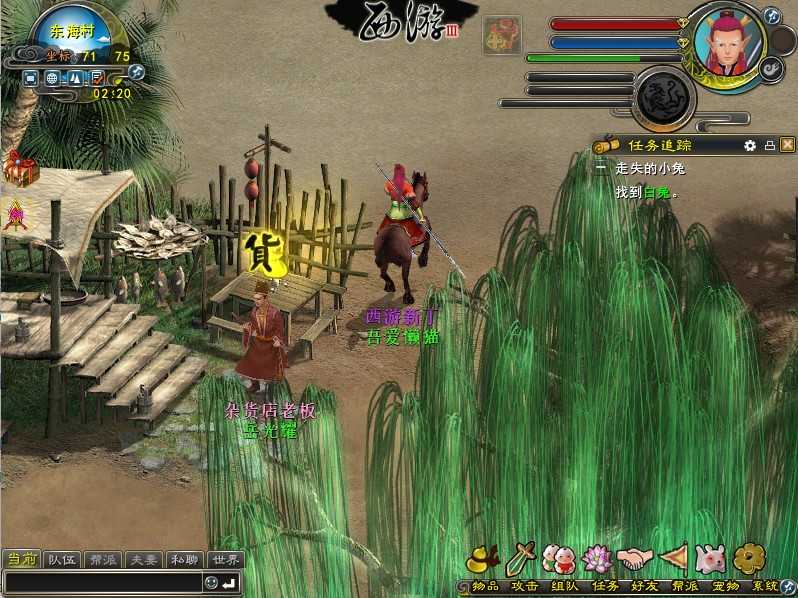Switch to the 当前 chat tab
This screenshot has height=598, width=798.
(x=21, y=560)
